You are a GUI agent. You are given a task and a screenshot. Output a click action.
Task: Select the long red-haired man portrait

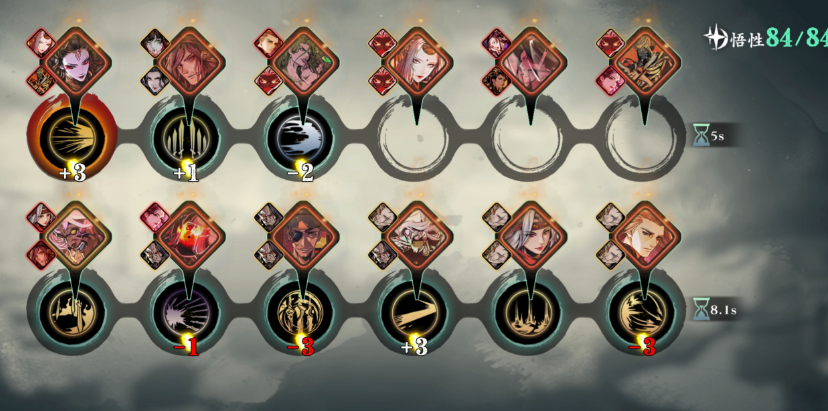(188, 62)
